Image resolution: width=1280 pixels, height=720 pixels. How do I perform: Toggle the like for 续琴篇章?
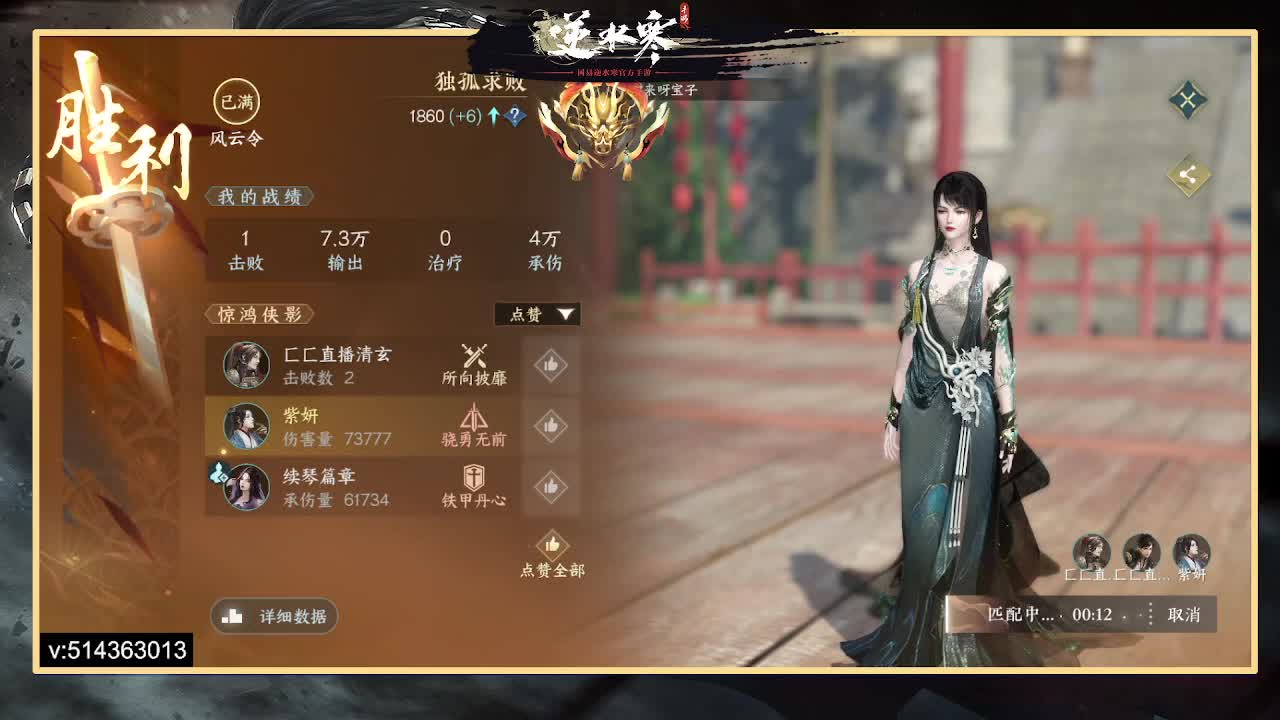click(x=549, y=488)
